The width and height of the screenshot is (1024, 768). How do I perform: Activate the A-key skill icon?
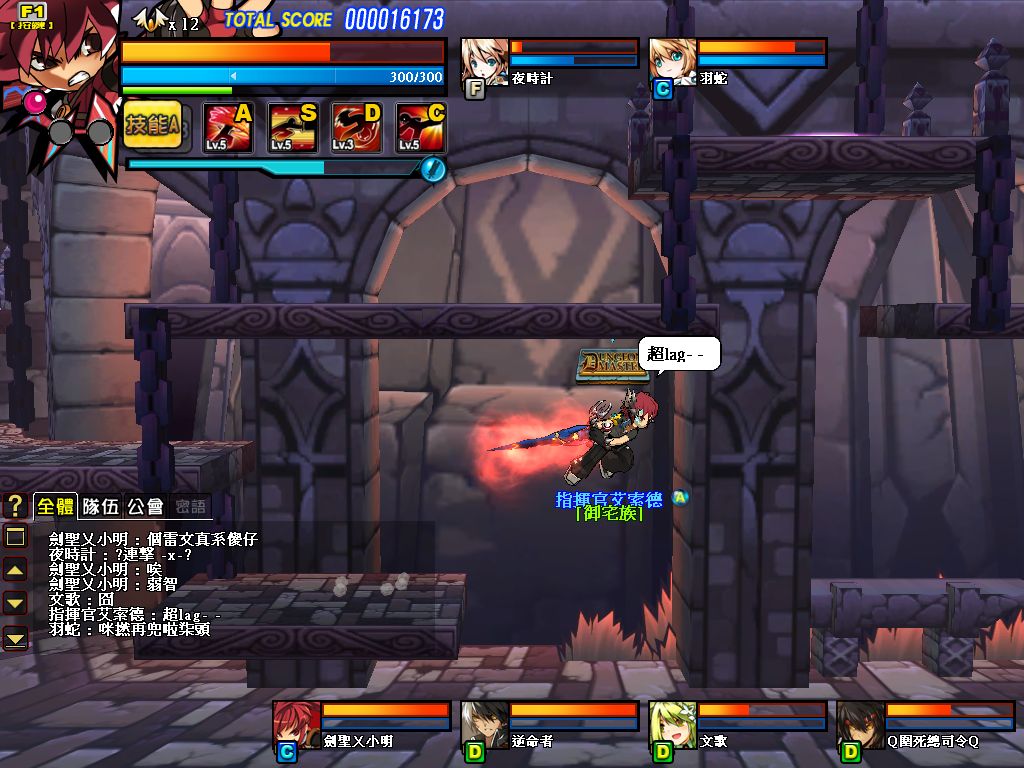click(x=229, y=128)
